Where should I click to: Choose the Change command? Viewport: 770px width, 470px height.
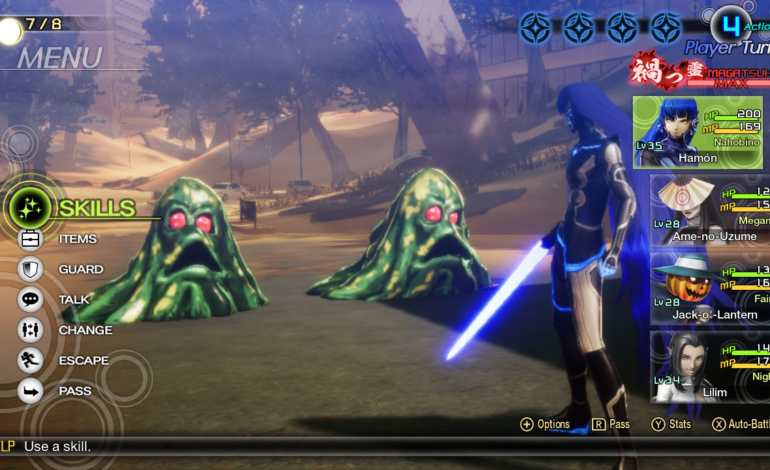tap(84, 330)
